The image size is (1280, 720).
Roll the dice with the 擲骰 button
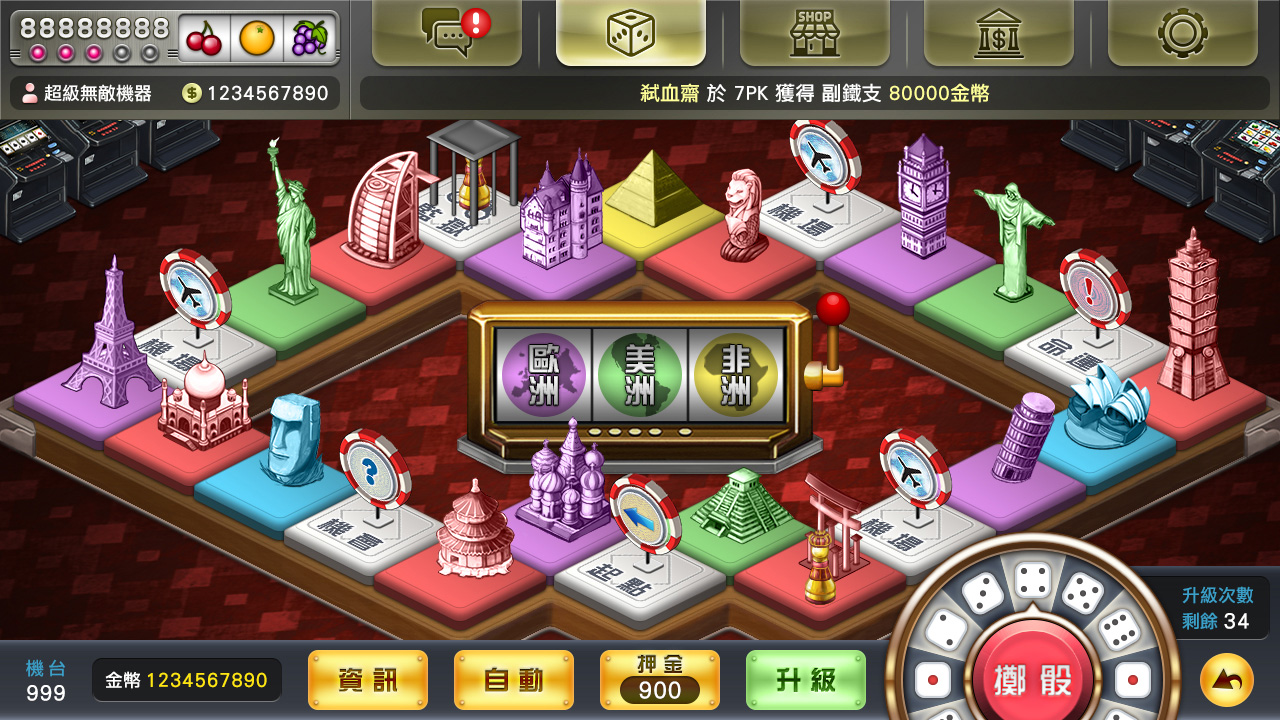coord(1032,680)
